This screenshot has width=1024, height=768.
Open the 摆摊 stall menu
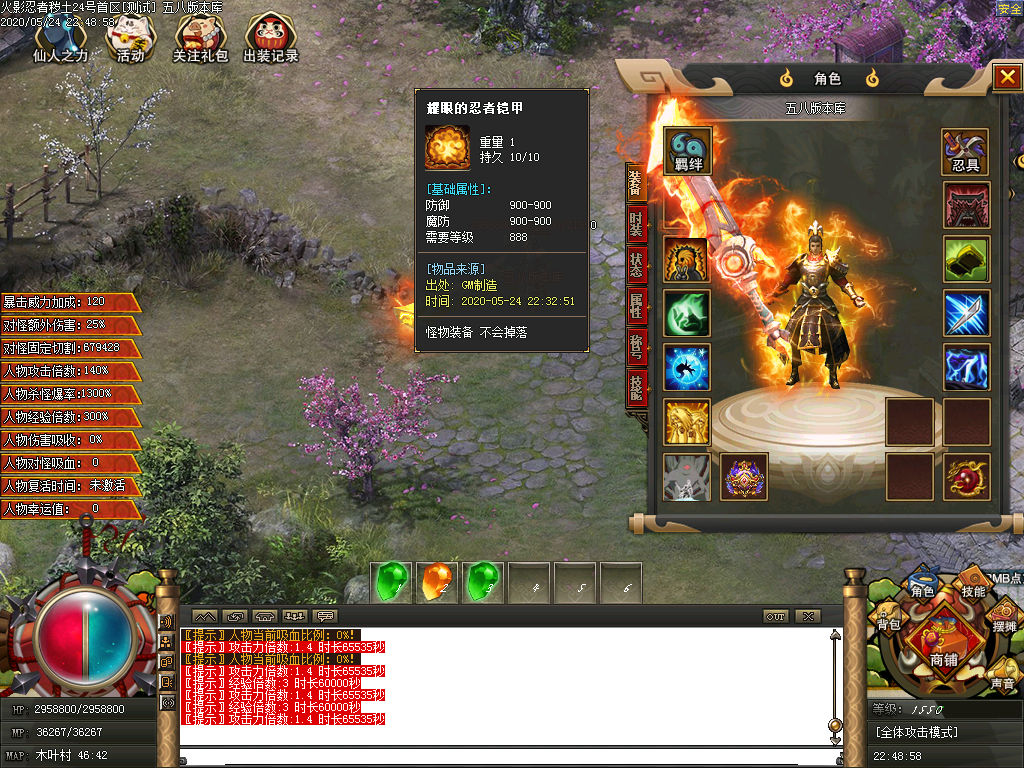click(1004, 625)
